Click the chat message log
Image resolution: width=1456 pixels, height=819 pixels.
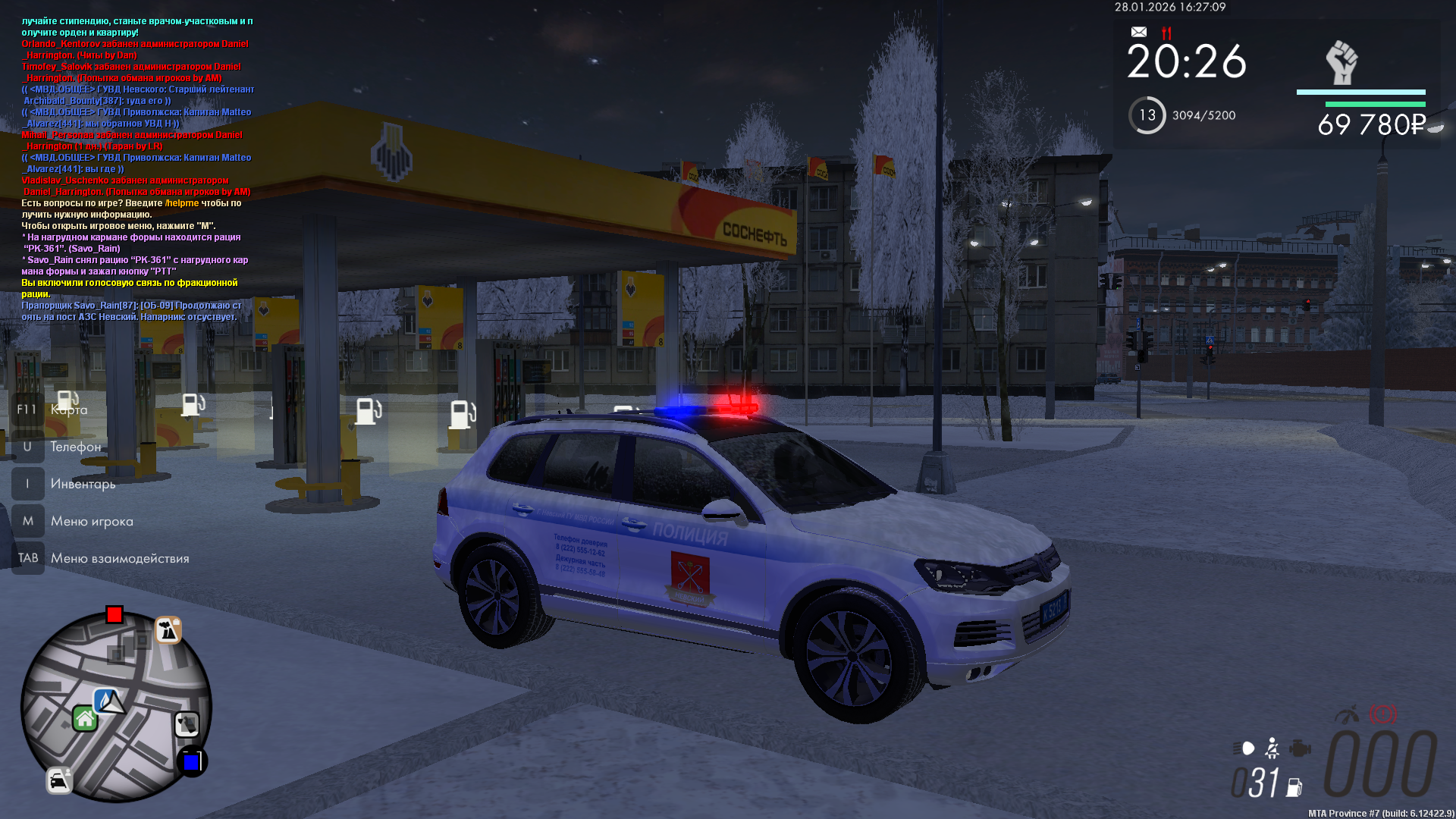coord(136,168)
